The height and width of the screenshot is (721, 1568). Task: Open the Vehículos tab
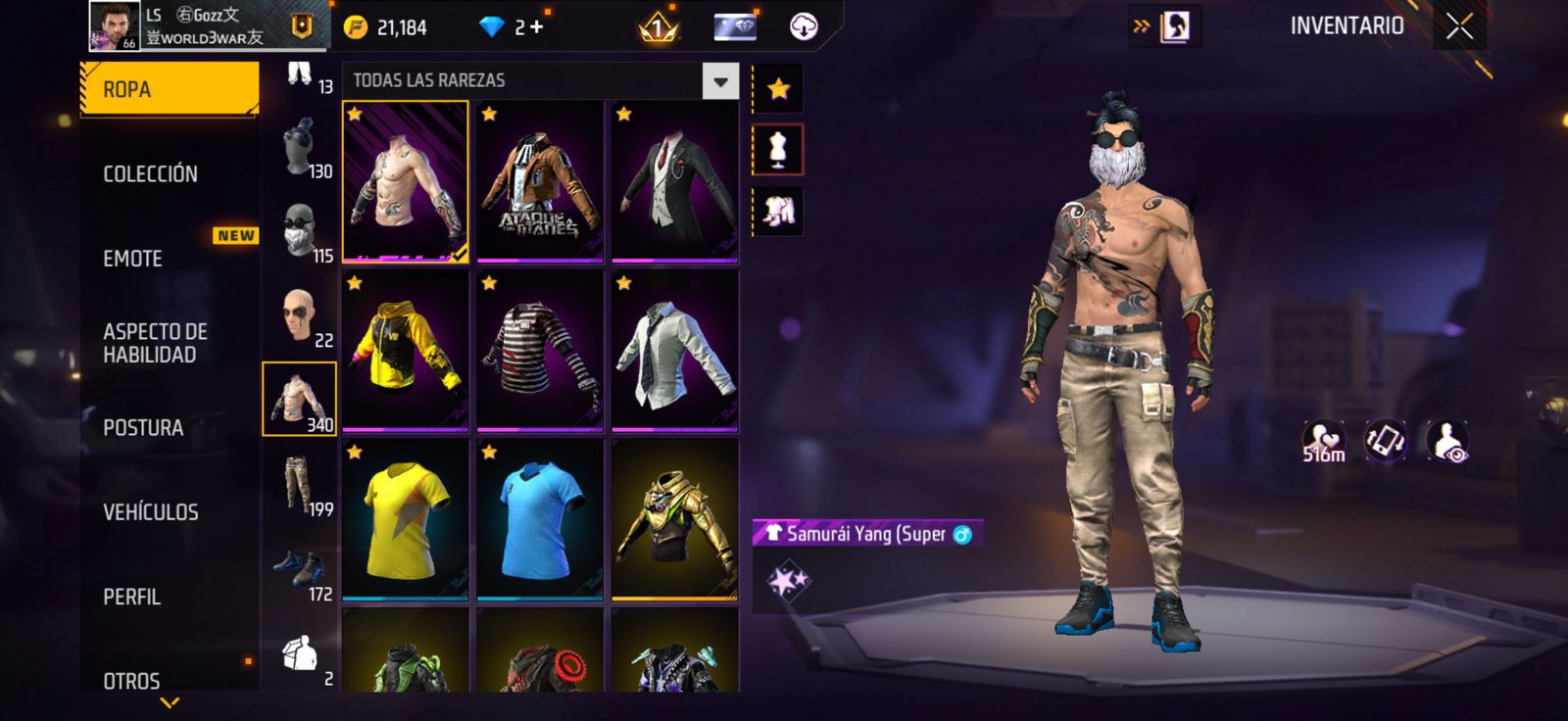click(x=151, y=512)
